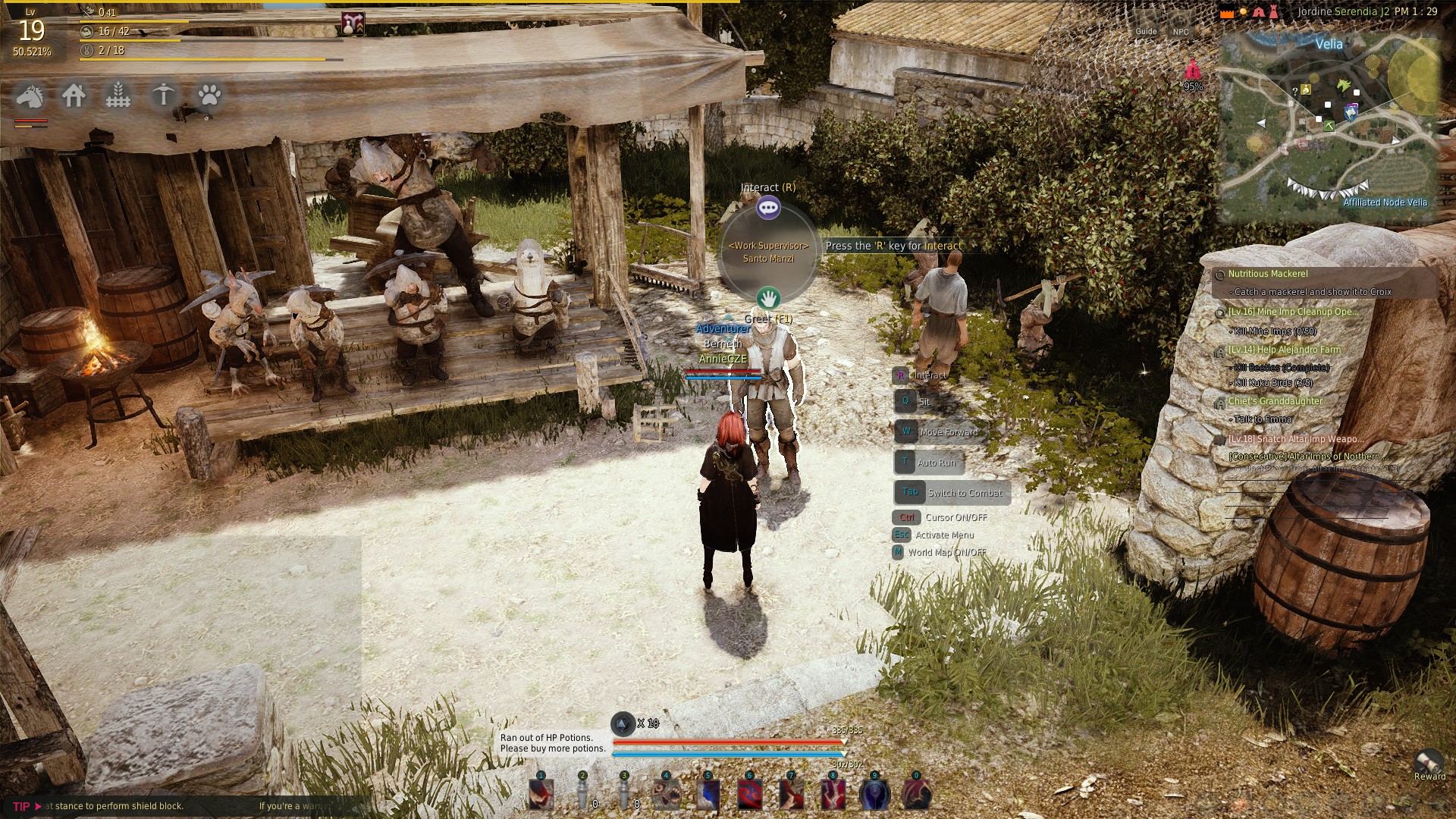Image resolution: width=1456 pixels, height=819 pixels.
Task: Select the Chief's Granddaughter quest
Action: (1275, 401)
